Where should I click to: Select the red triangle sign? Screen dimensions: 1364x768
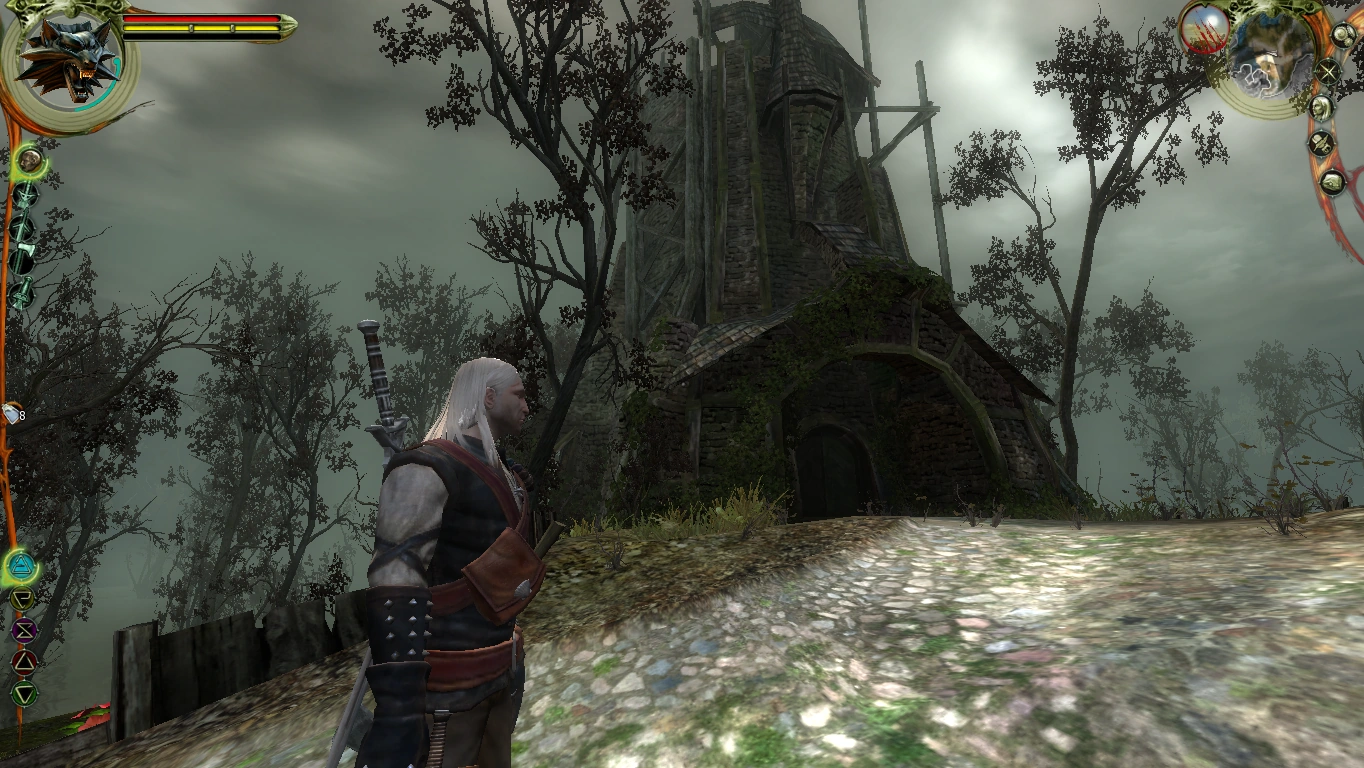click(x=24, y=662)
